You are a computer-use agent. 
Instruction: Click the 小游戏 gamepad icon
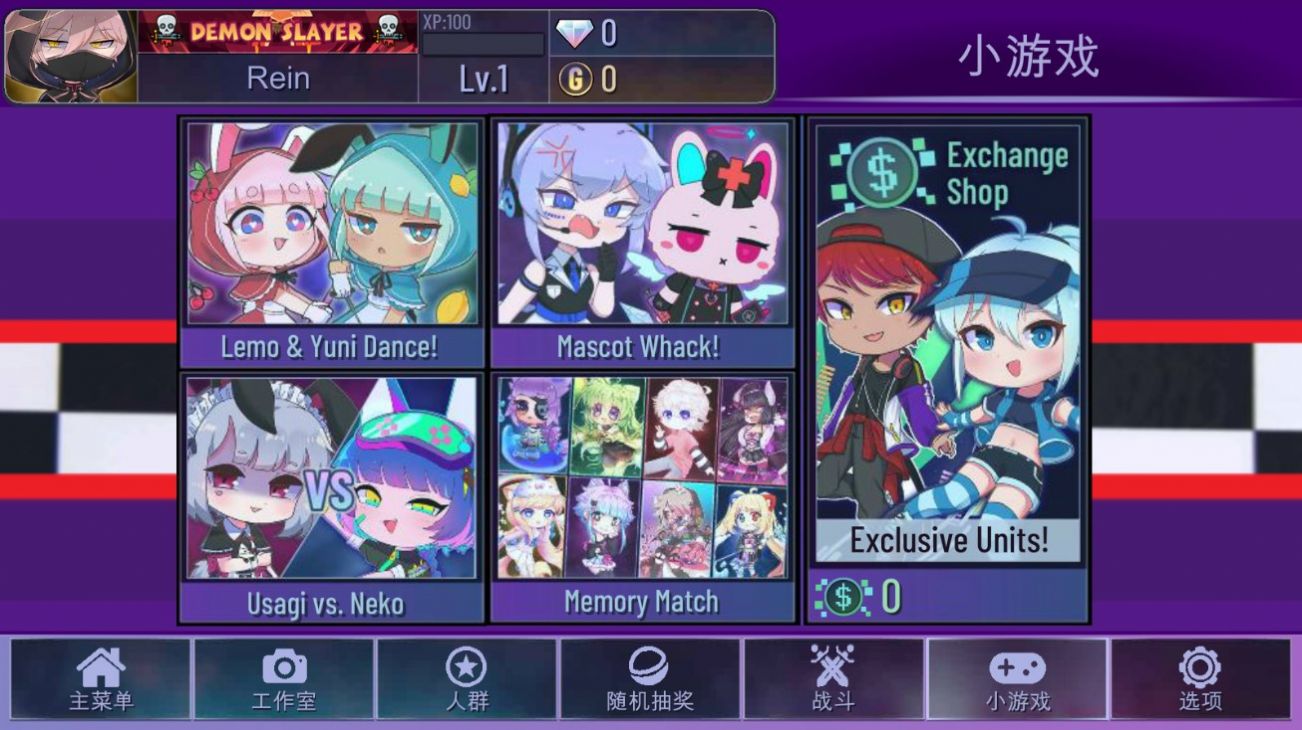pyautogui.click(x=1016, y=680)
